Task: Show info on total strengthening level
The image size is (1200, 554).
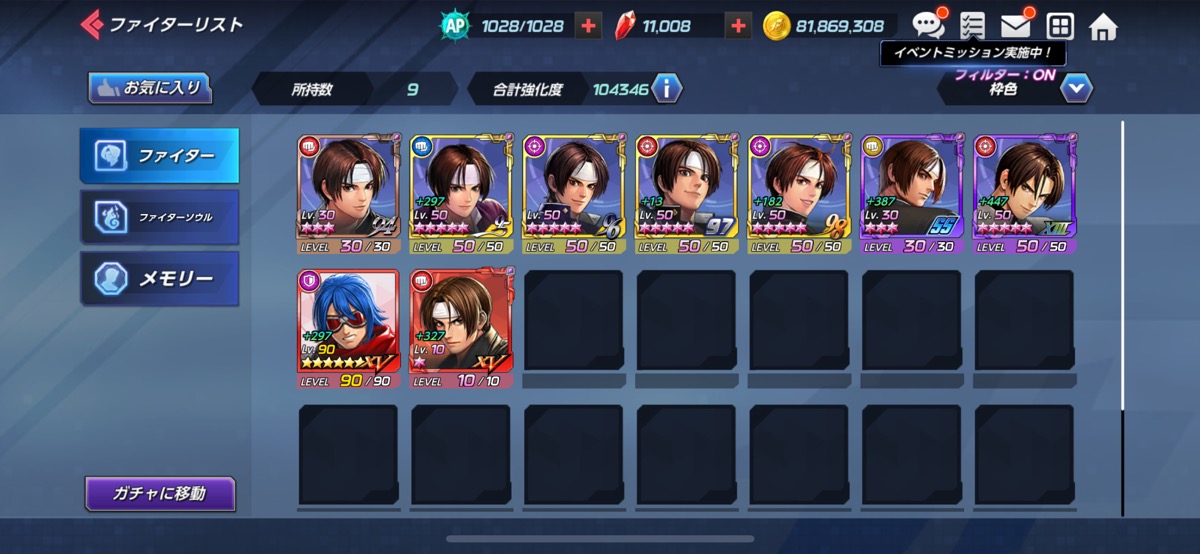Action: pyautogui.click(x=667, y=89)
